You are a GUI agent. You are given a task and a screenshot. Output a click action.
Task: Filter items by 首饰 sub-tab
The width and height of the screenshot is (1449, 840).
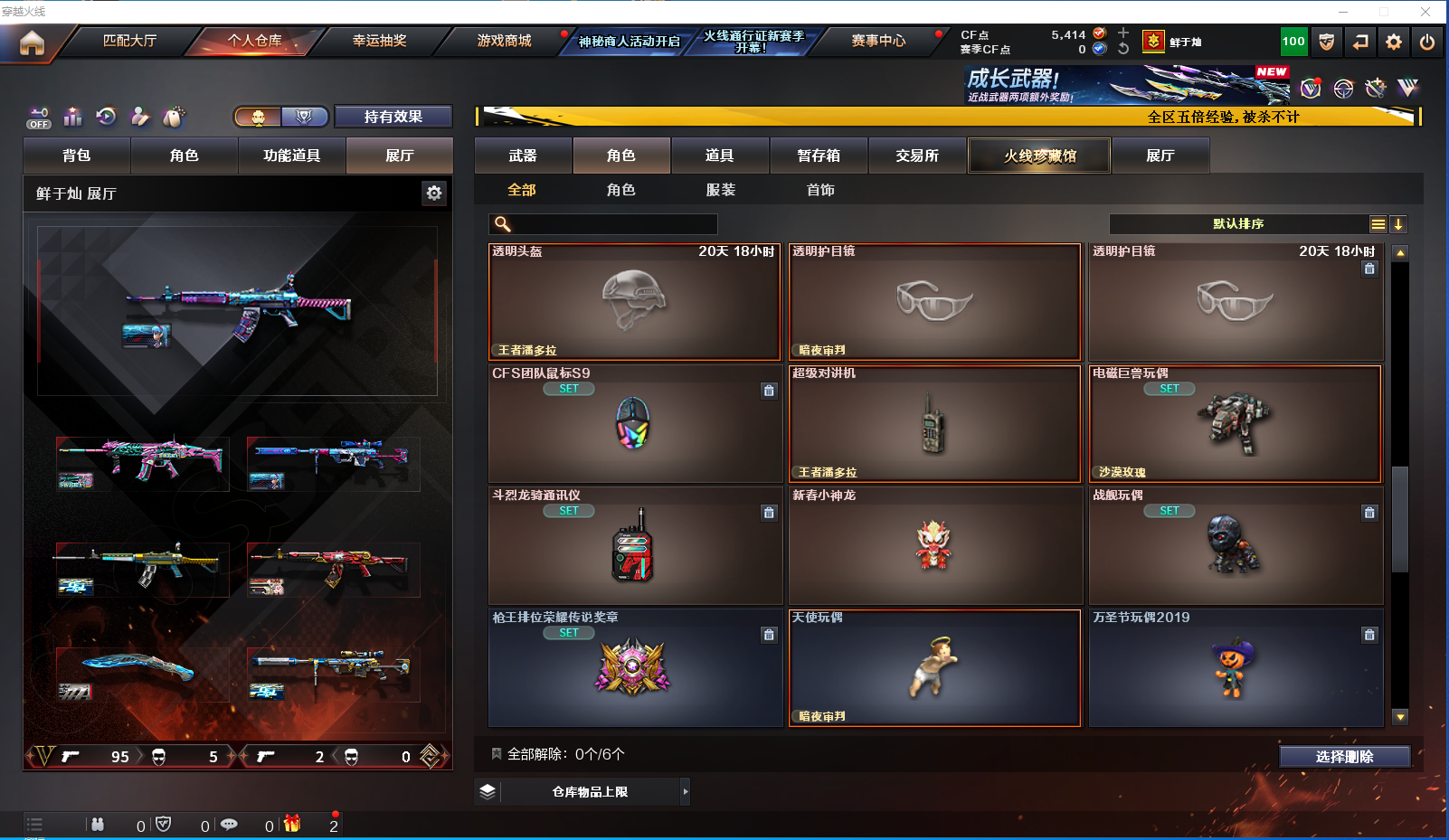pyautogui.click(x=820, y=190)
